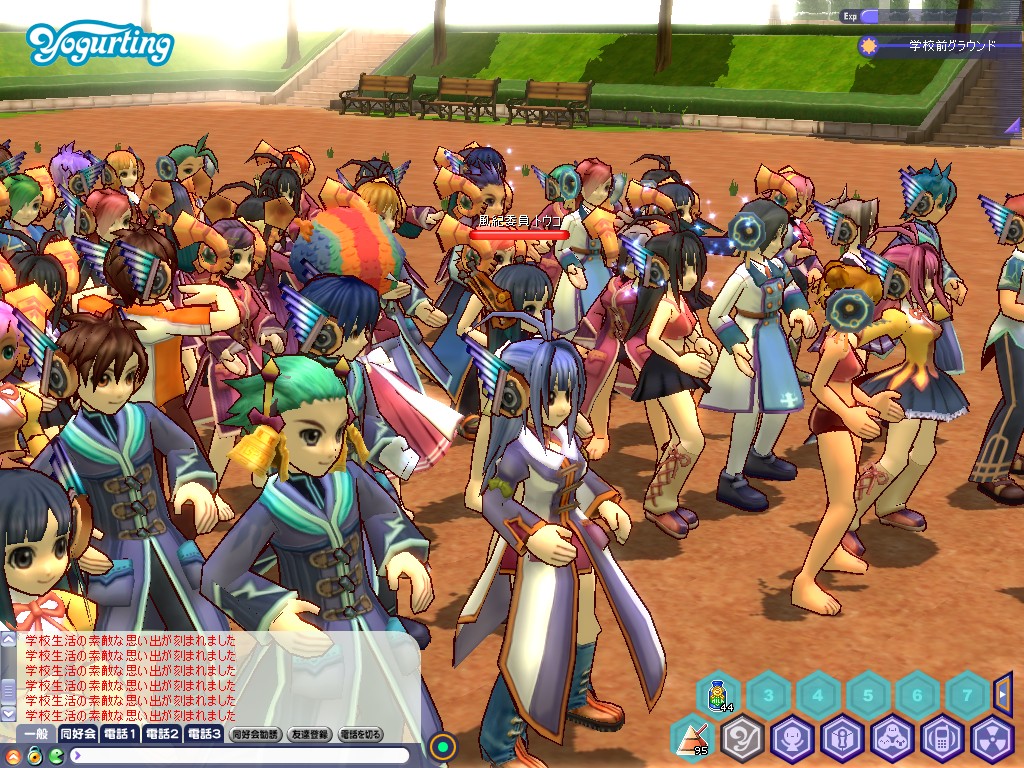Open the 電話3 chat tab

tap(203, 734)
